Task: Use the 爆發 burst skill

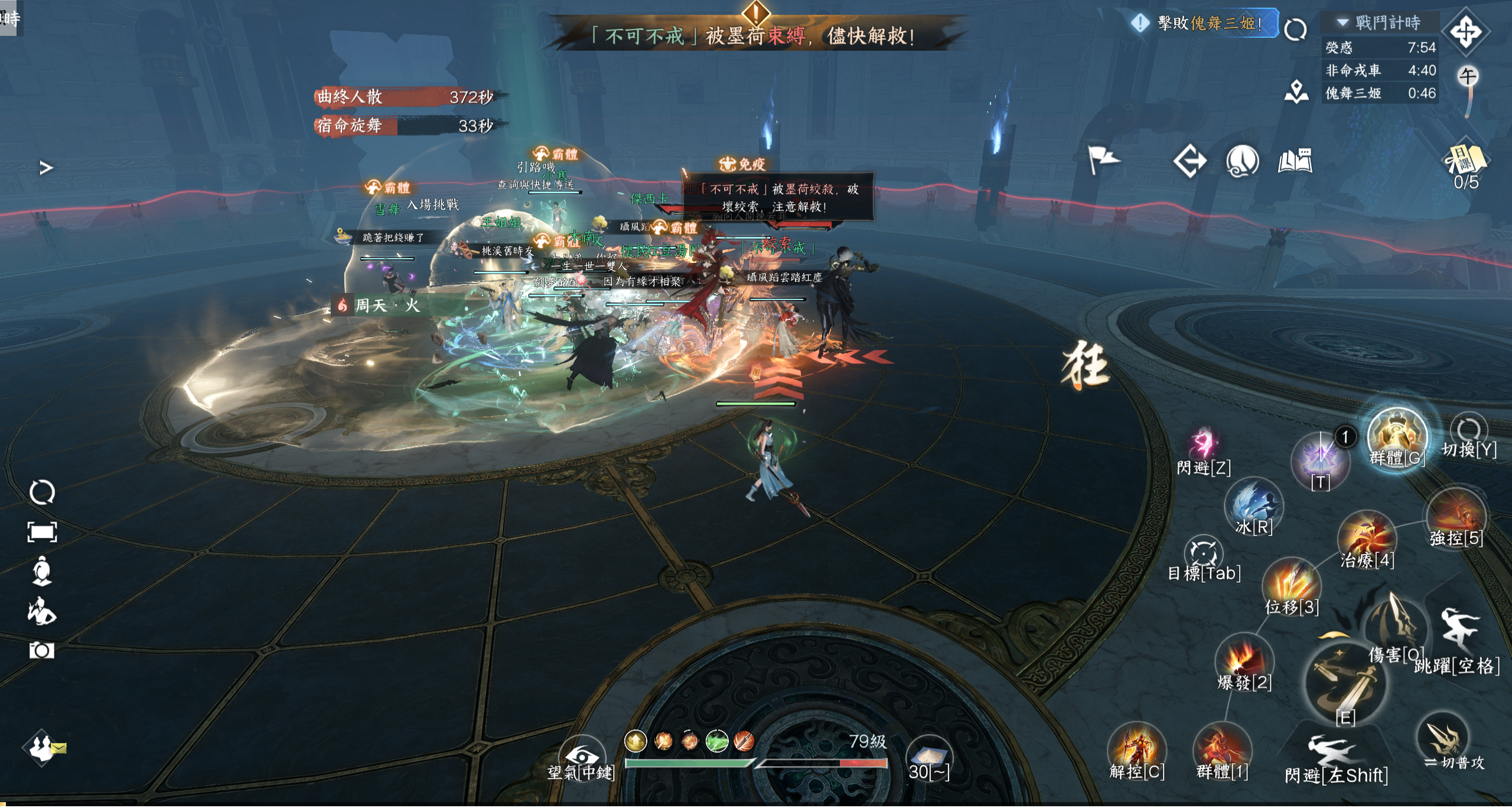Action: click(x=1243, y=660)
